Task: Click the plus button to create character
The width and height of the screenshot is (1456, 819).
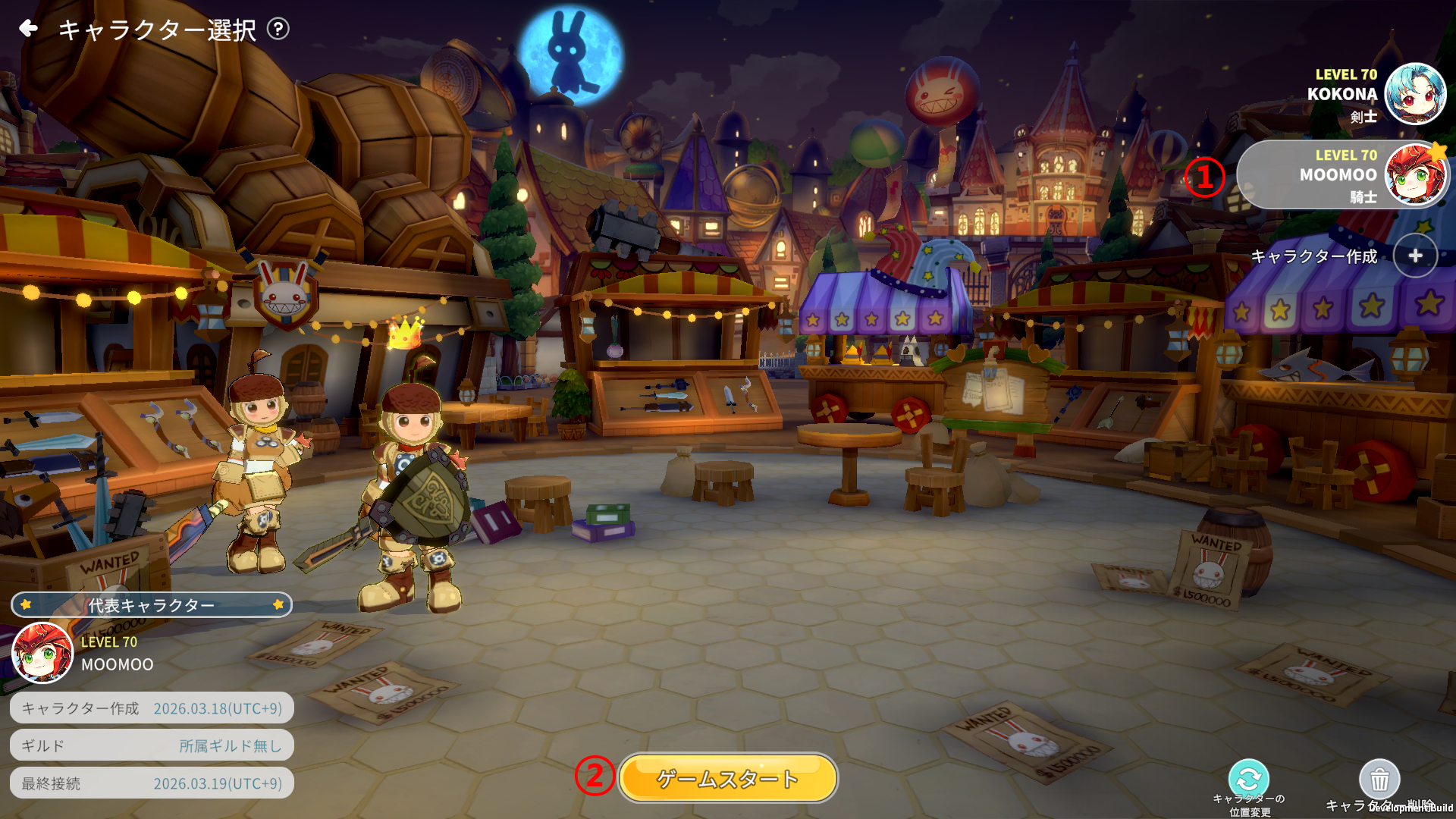Action: tap(1414, 256)
